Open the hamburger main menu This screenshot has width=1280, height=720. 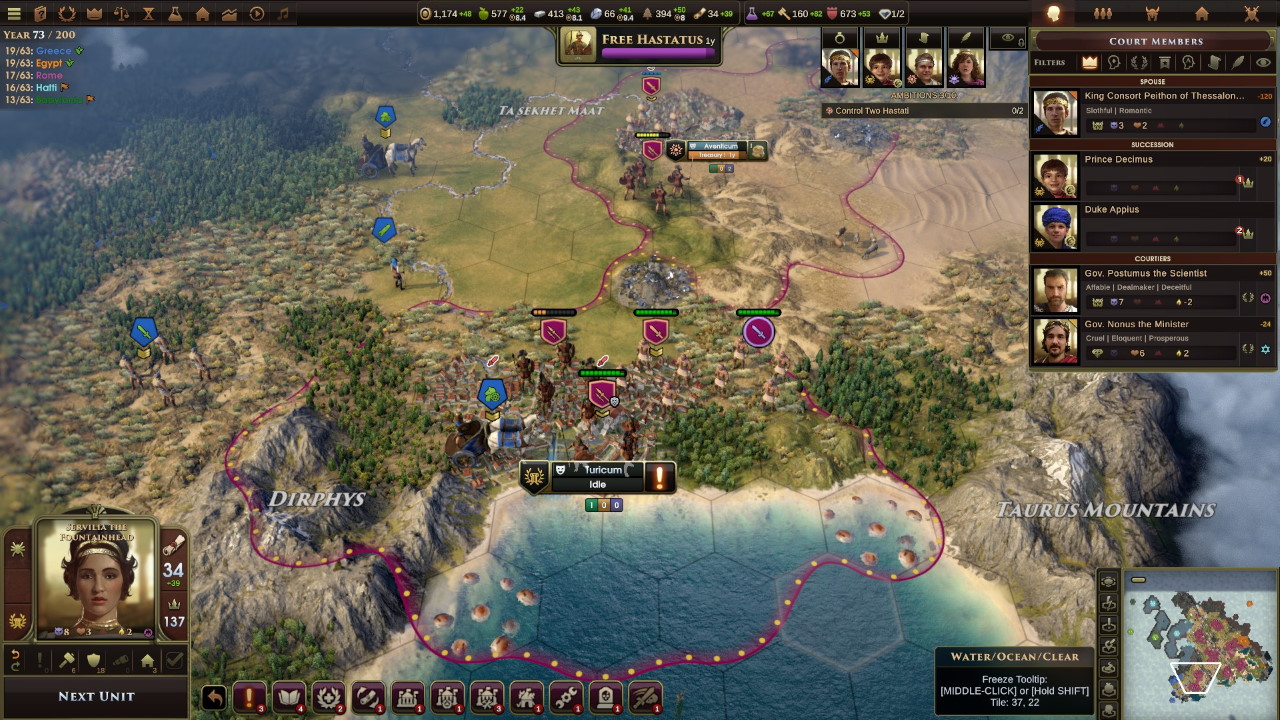point(14,14)
